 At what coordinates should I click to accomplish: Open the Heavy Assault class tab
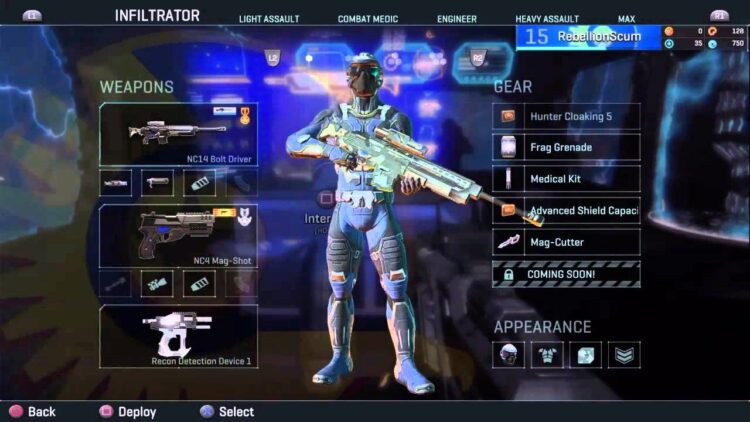(547, 19)
